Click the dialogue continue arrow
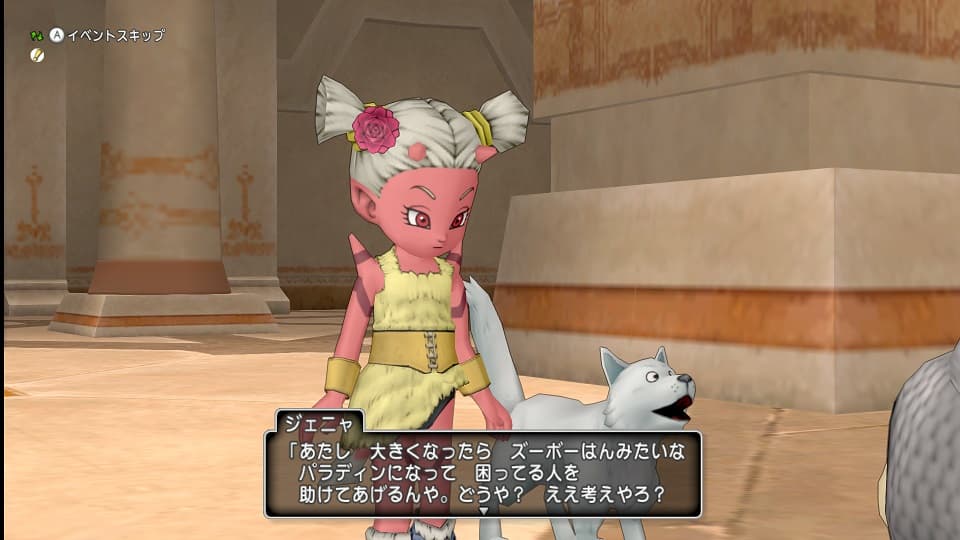Viewport: 960px width, 540px height. coord(483,510)
